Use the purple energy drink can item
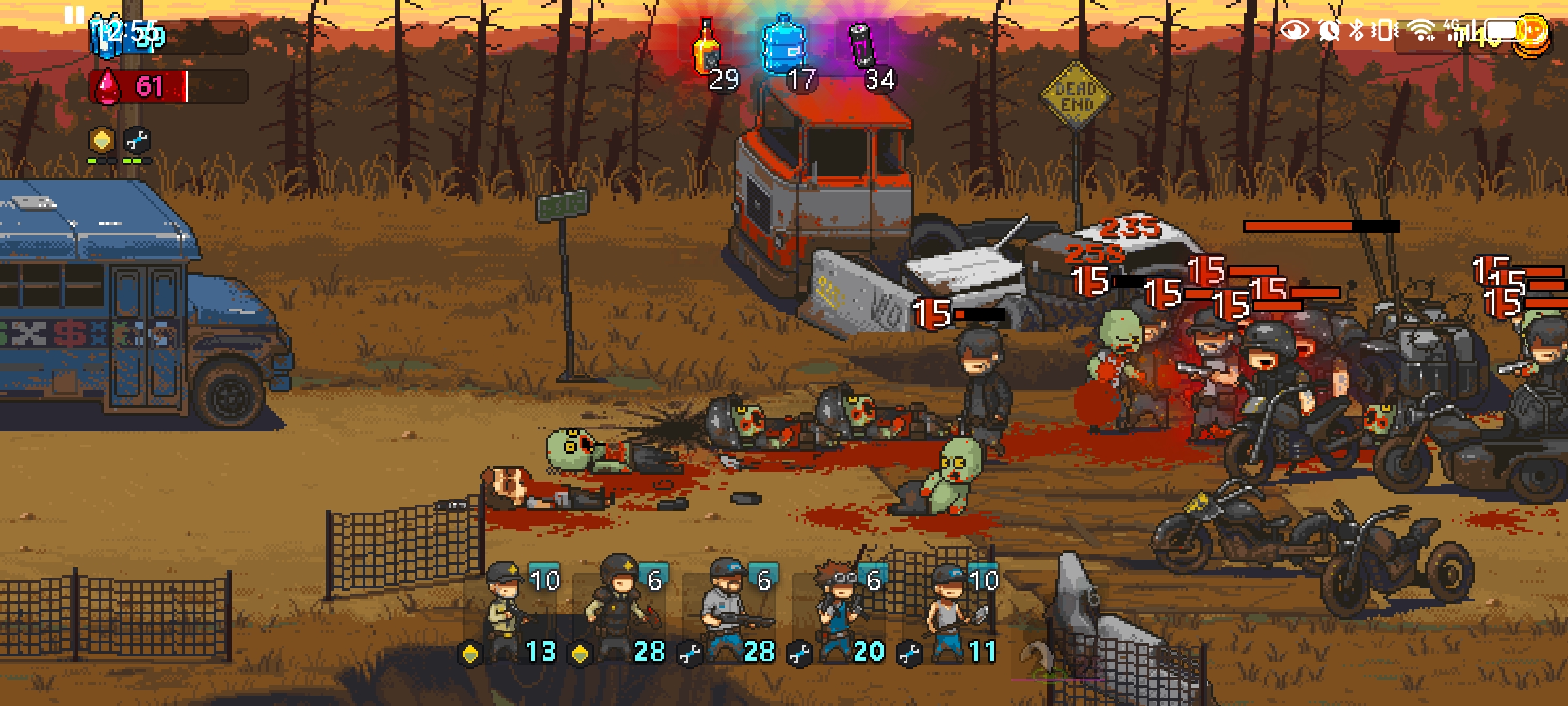 tap(862, 47)
